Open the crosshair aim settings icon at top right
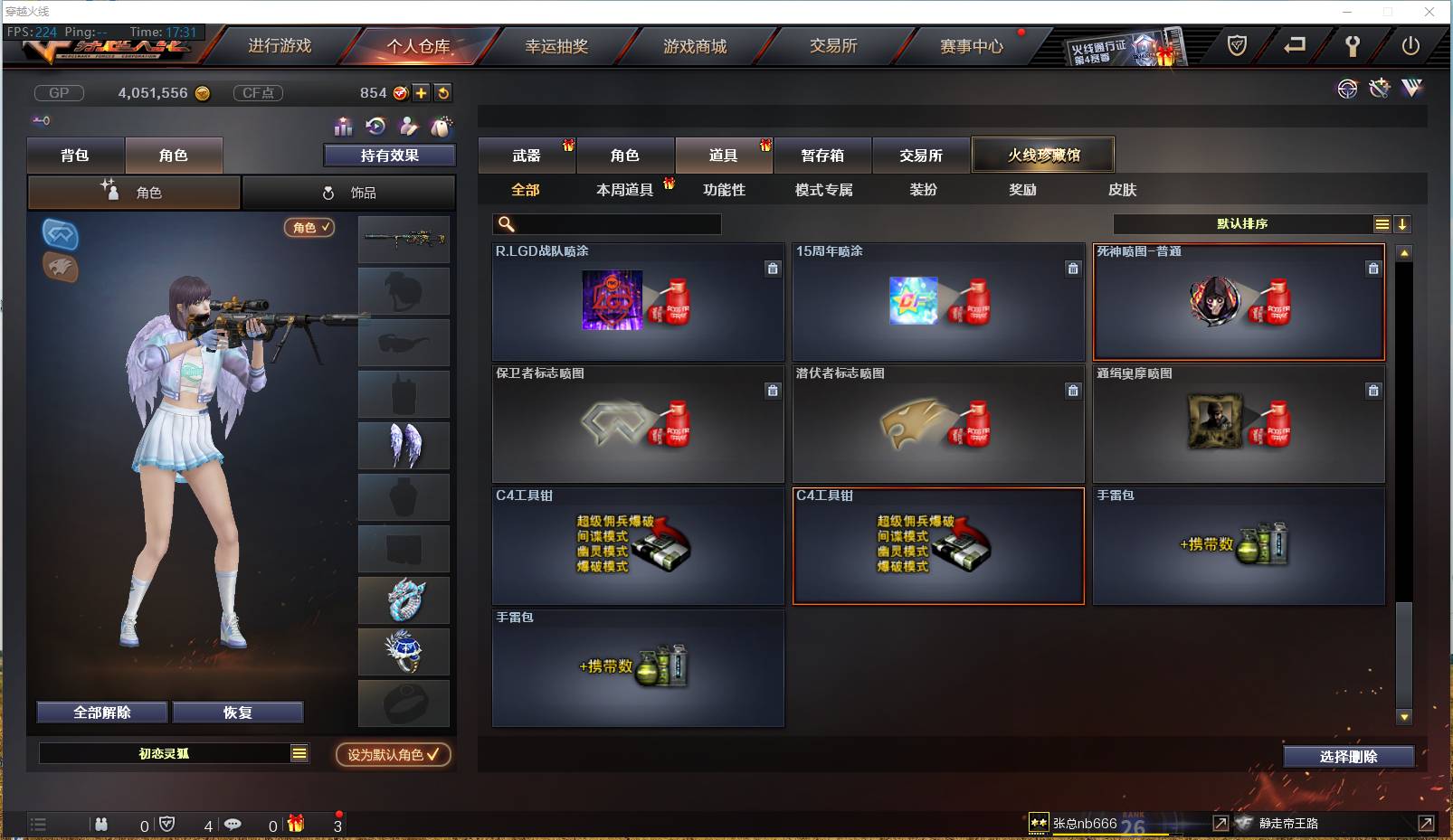The image size is (1453, 840). (1347, 89)
